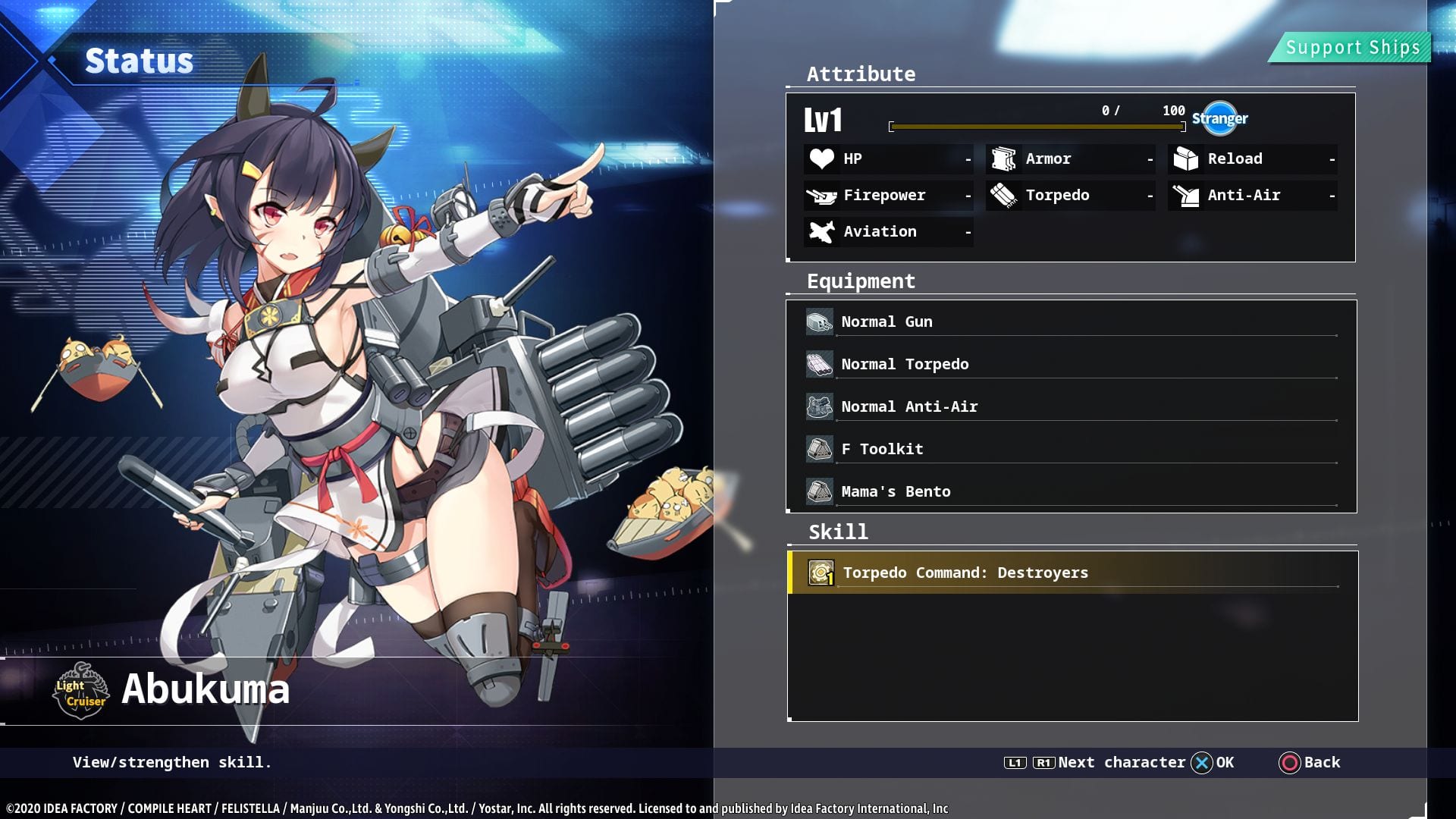The image size is (1456, 819).
Task: Open the Normal Anti-Air equipment entry
Action: click(x=1071, y=407)
